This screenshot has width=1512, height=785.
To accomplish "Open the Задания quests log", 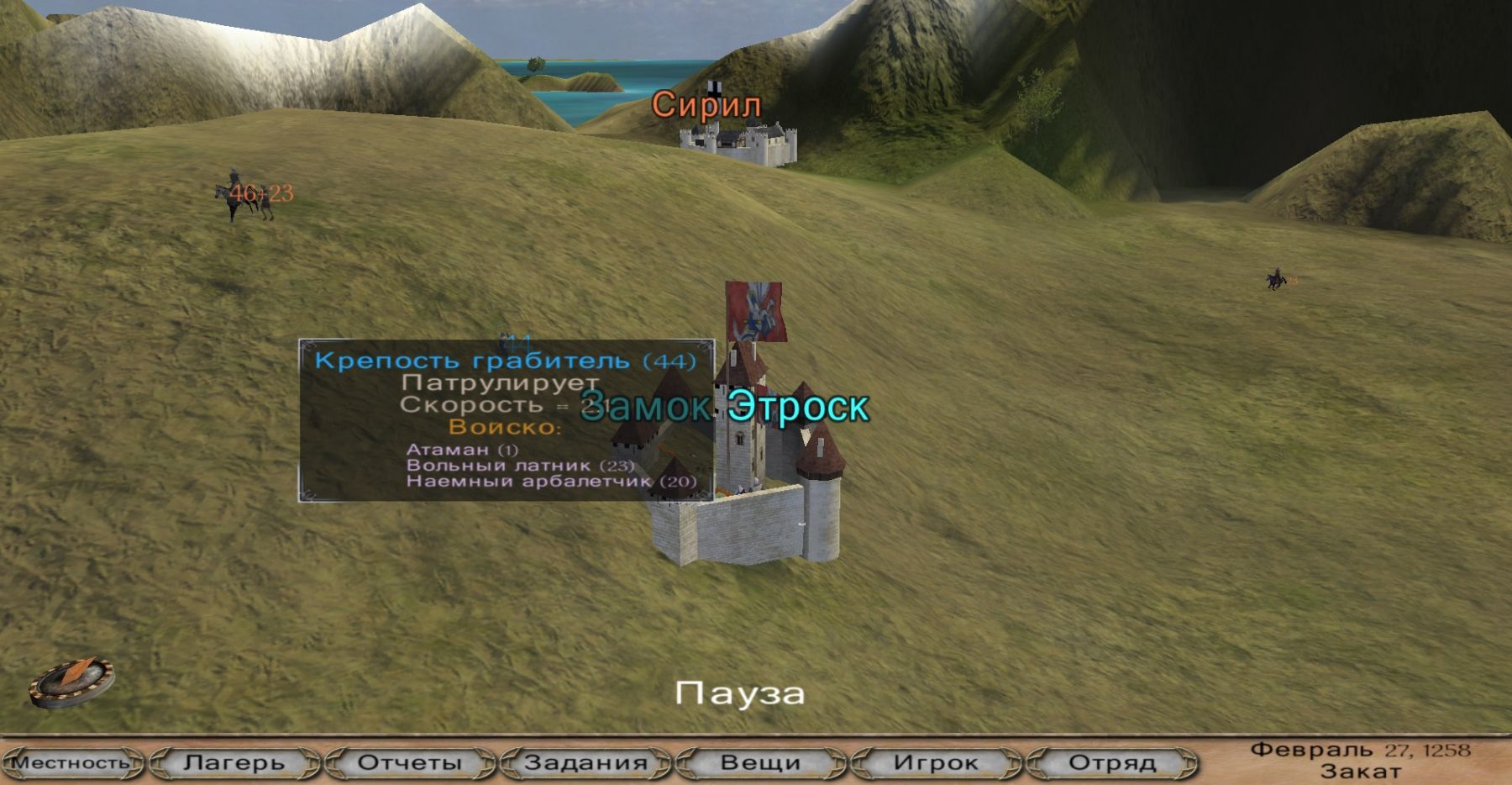I will coord(585,763).
